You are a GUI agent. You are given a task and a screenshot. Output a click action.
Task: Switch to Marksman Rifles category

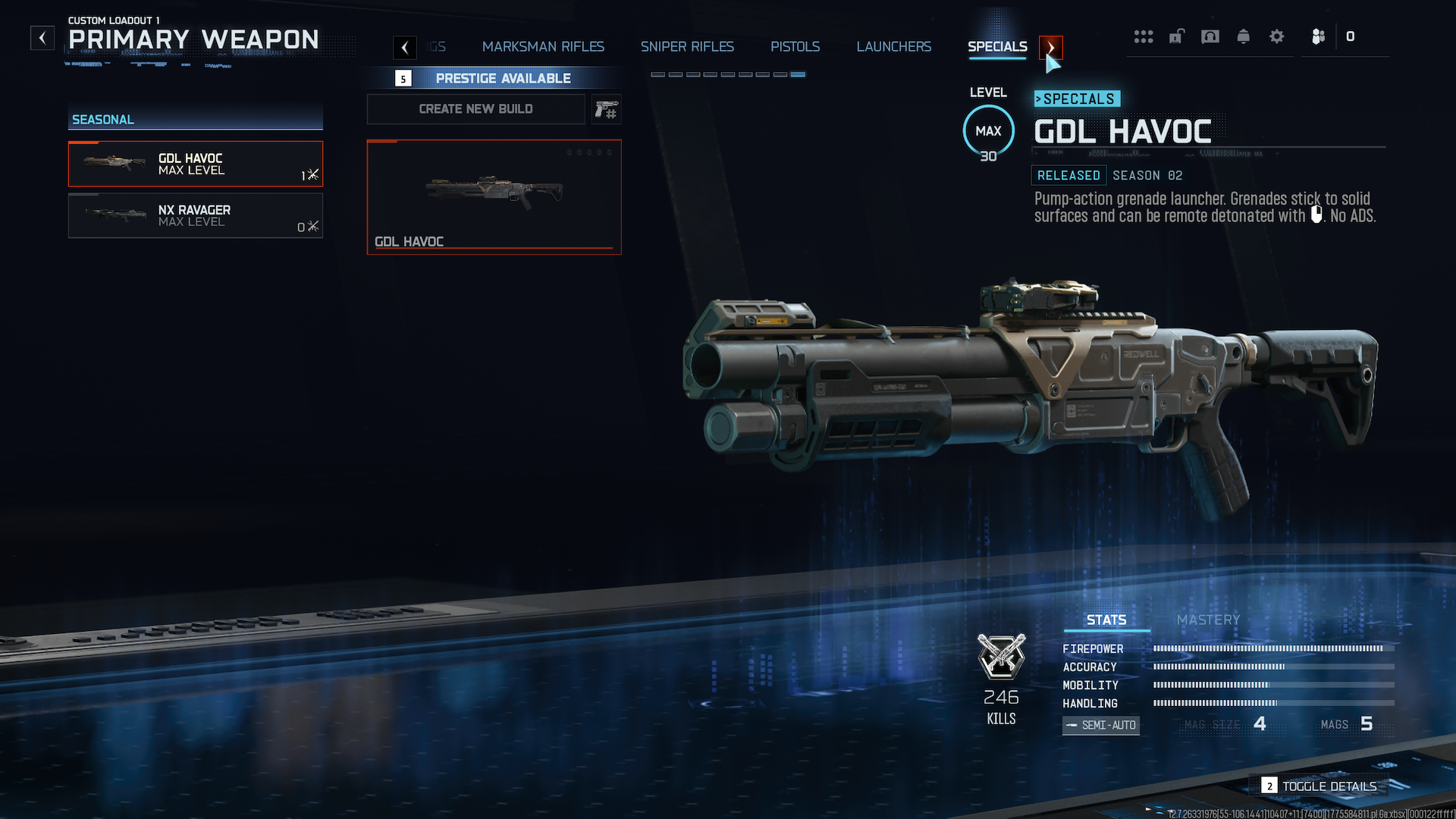543,47
